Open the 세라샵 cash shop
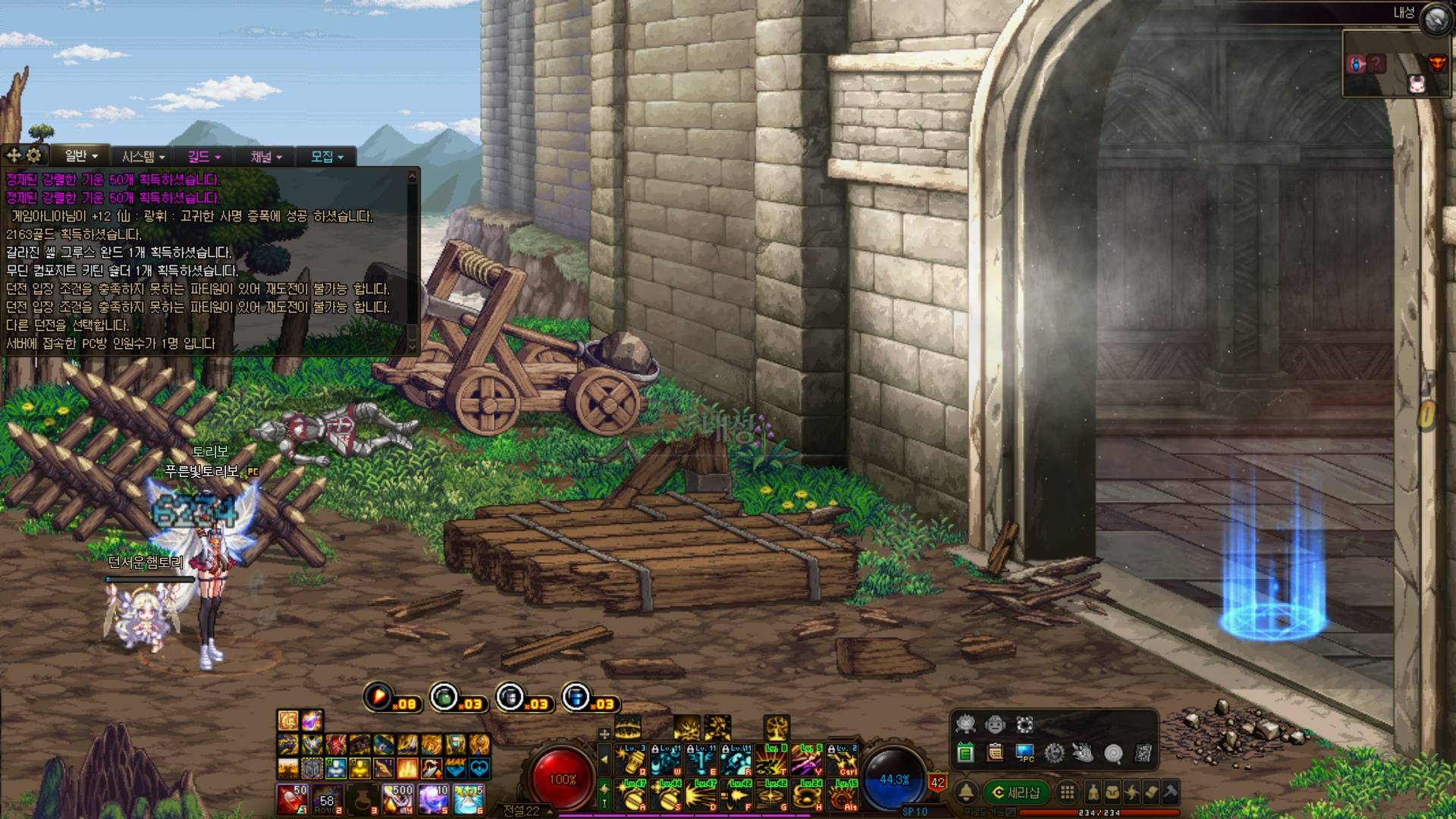This screenshot has height=819, width=1456. [x=1015, y=792]
